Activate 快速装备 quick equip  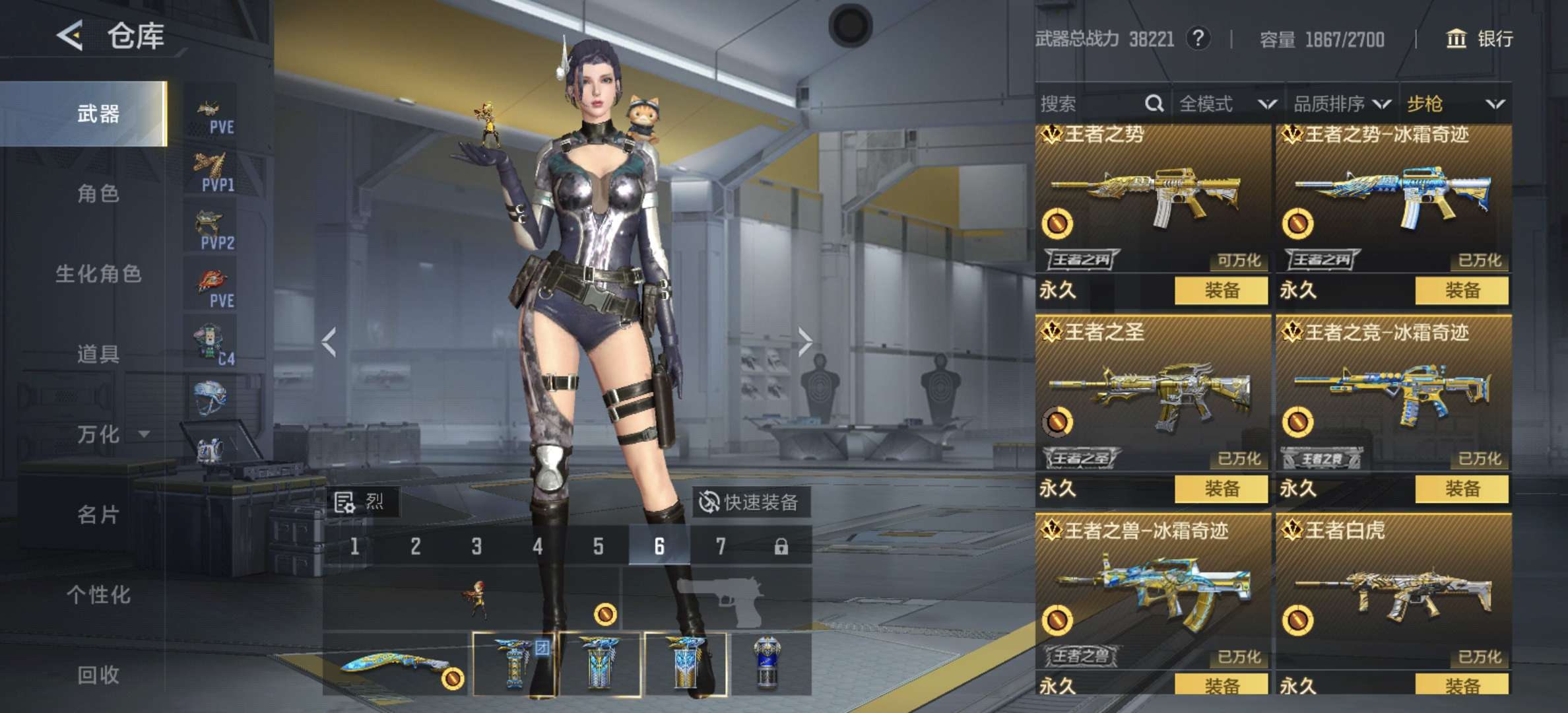pos(749,502)
